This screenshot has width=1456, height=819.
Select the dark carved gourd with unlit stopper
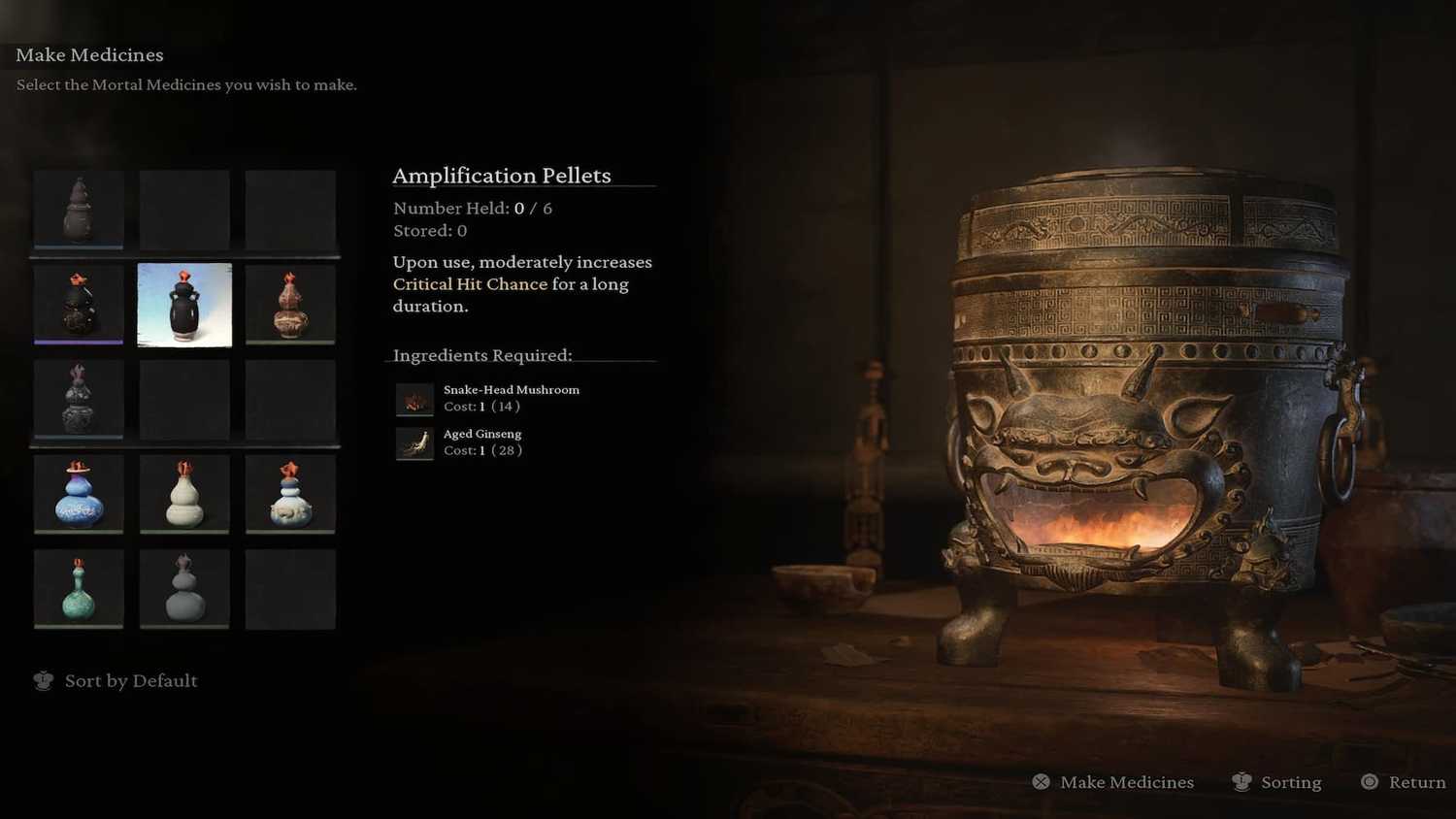pyautogui.click(x=79, y=399)
